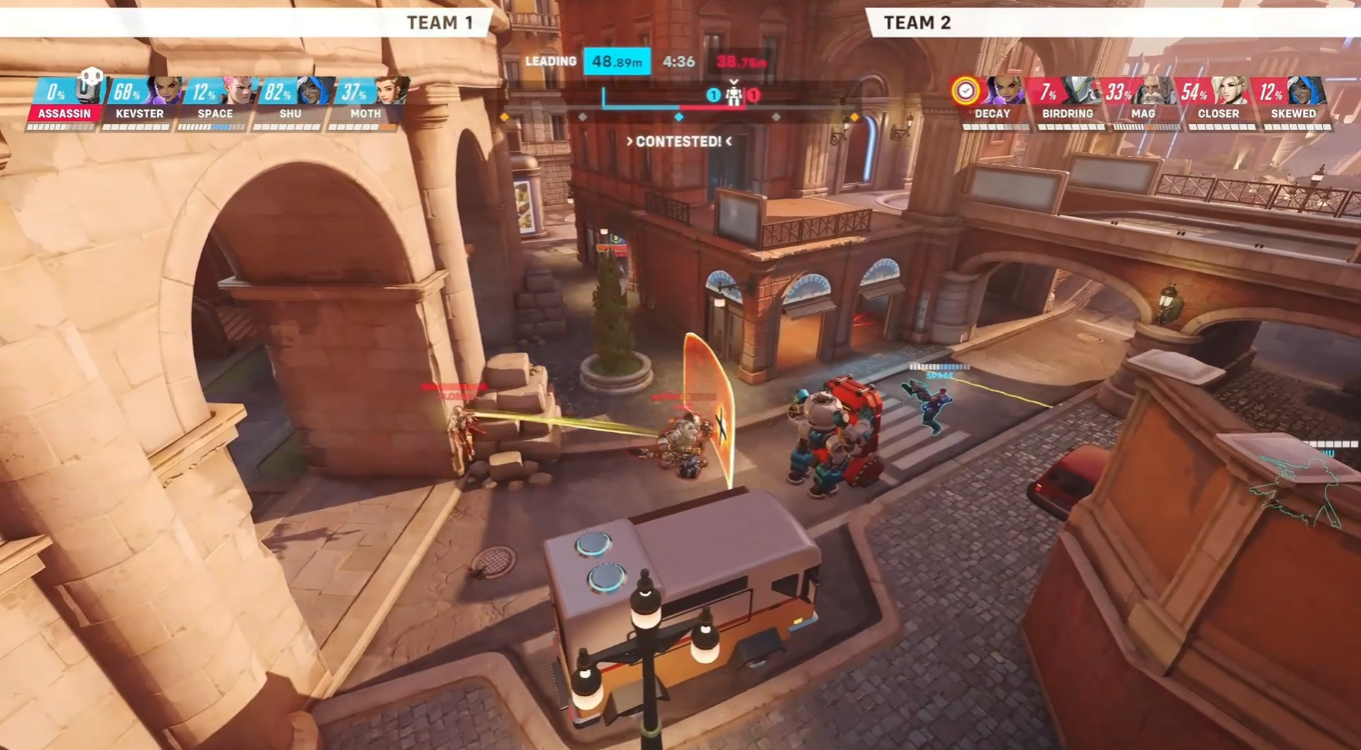Switch to the TEAM 1 header
This screenshot has width=1361, height=750.
tap(442, 22)
